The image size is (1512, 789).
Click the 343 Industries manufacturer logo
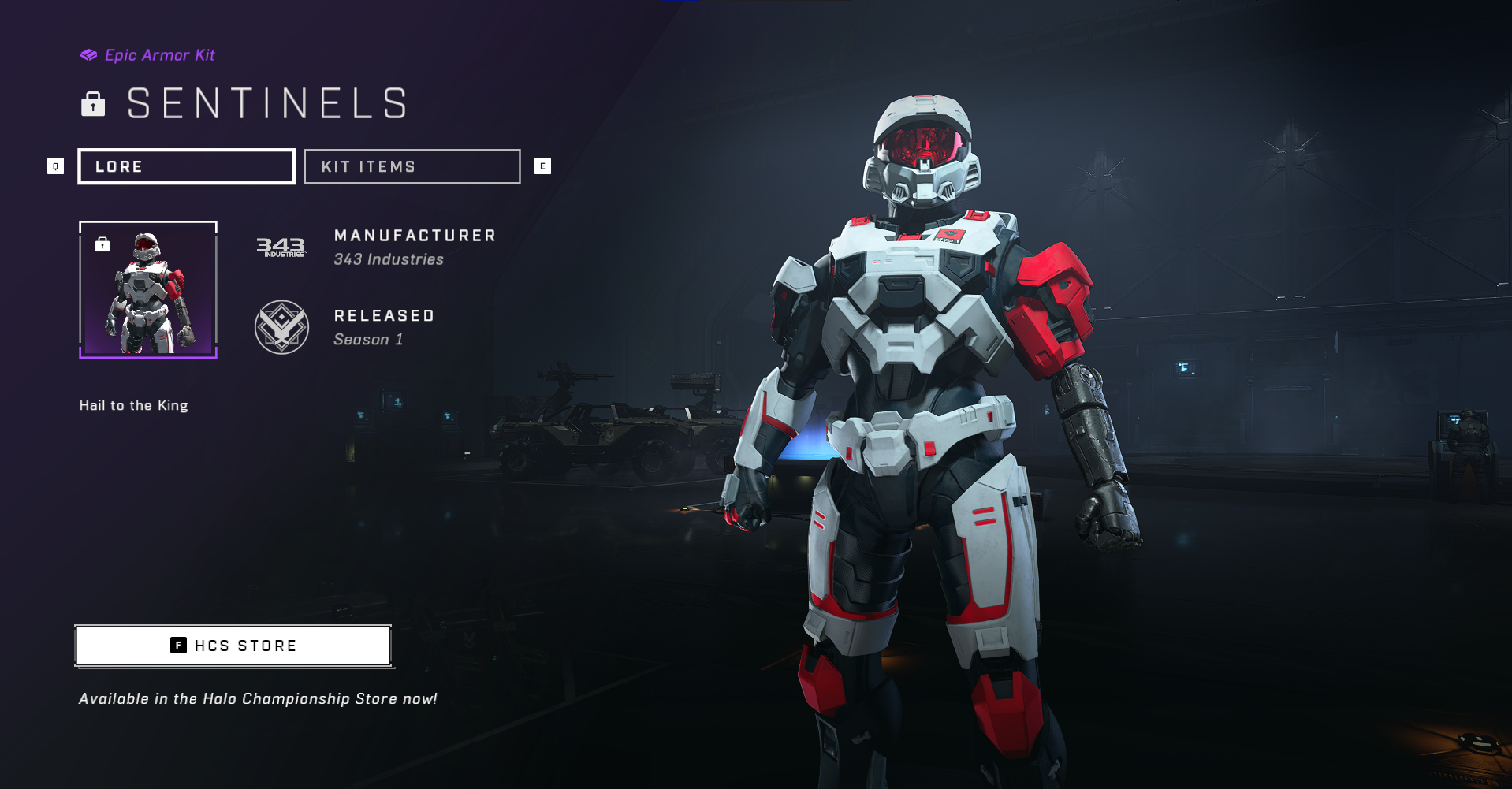[281, 246]
